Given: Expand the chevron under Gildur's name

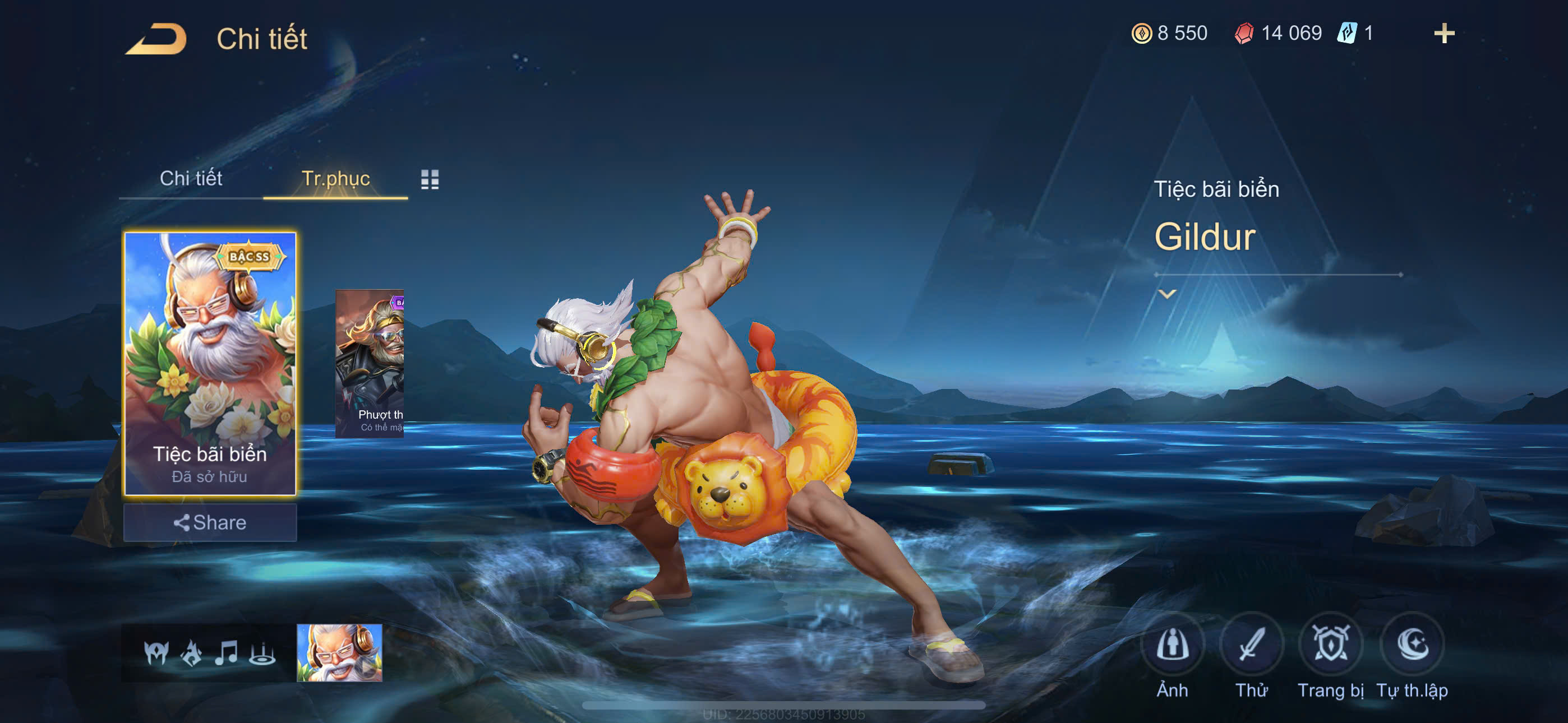Looking at the screenshot, I should click(x=1167, y=295).
